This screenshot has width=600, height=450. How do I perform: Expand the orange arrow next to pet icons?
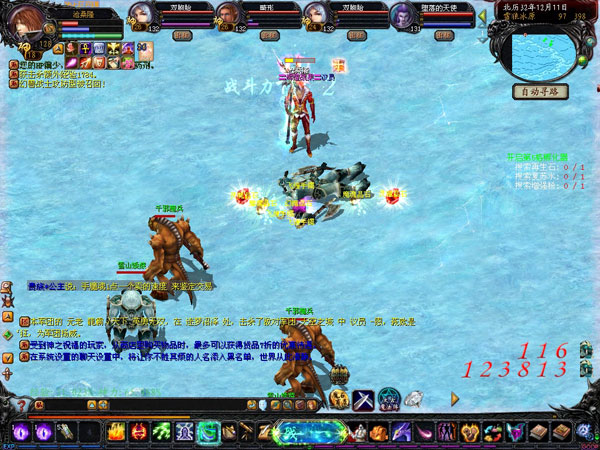pyautogui.click(x=457, y=399)
